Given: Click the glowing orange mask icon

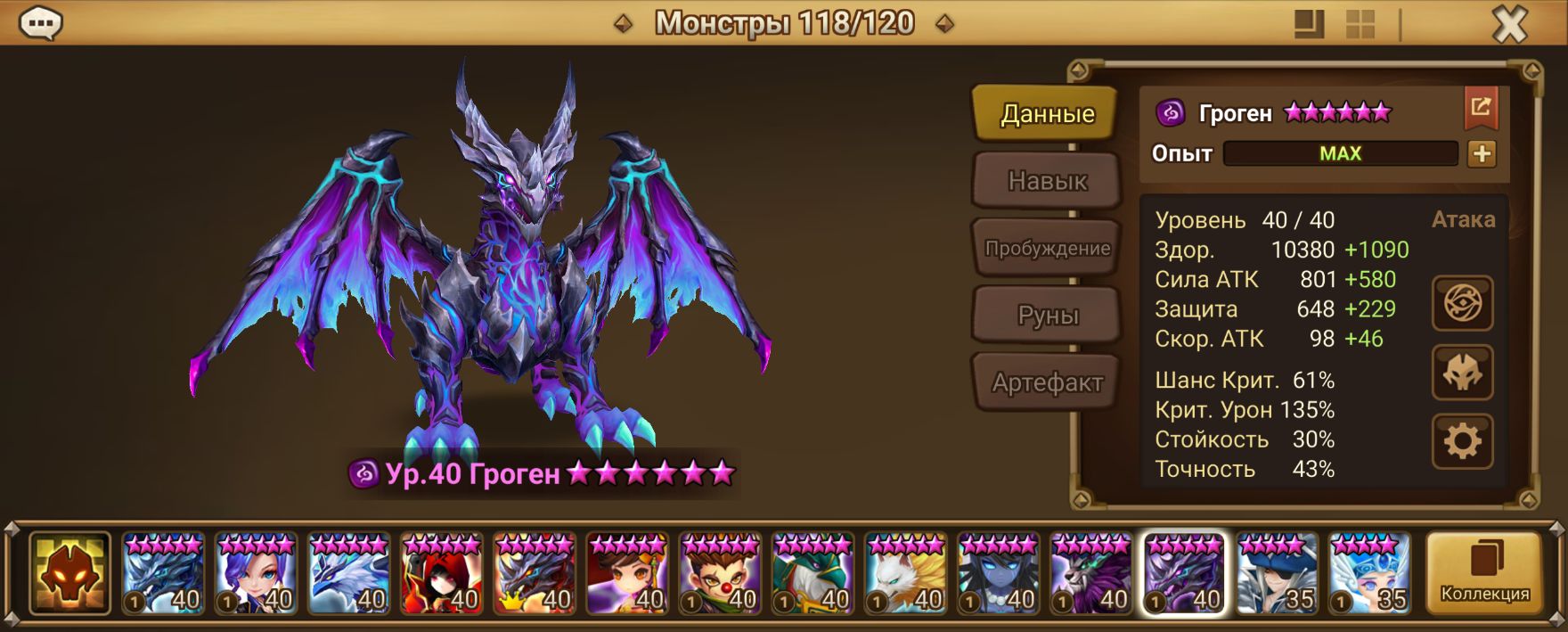Looking at the screenshot, I should click(x=69, y=573).
